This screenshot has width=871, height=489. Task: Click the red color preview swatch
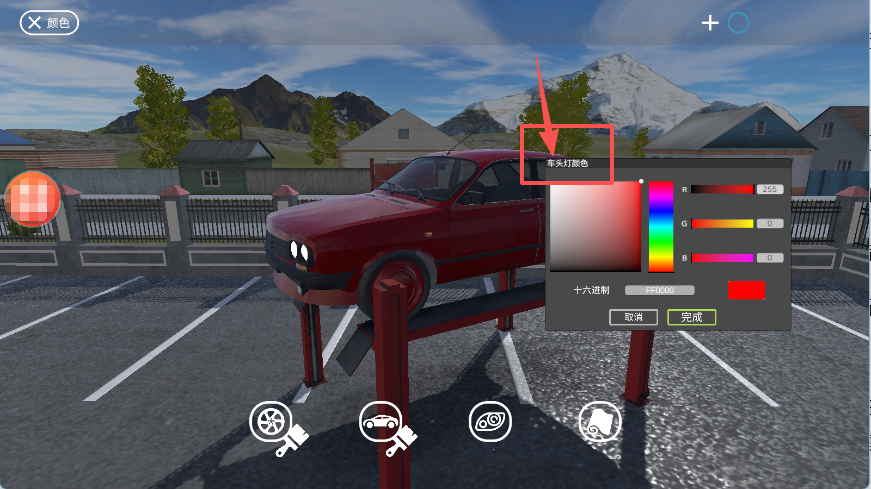tap(746, 290)
